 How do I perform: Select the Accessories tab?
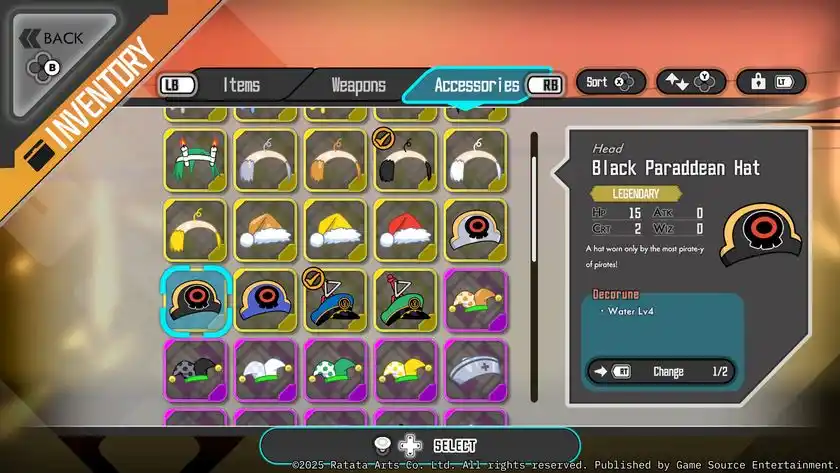point(476,85)
